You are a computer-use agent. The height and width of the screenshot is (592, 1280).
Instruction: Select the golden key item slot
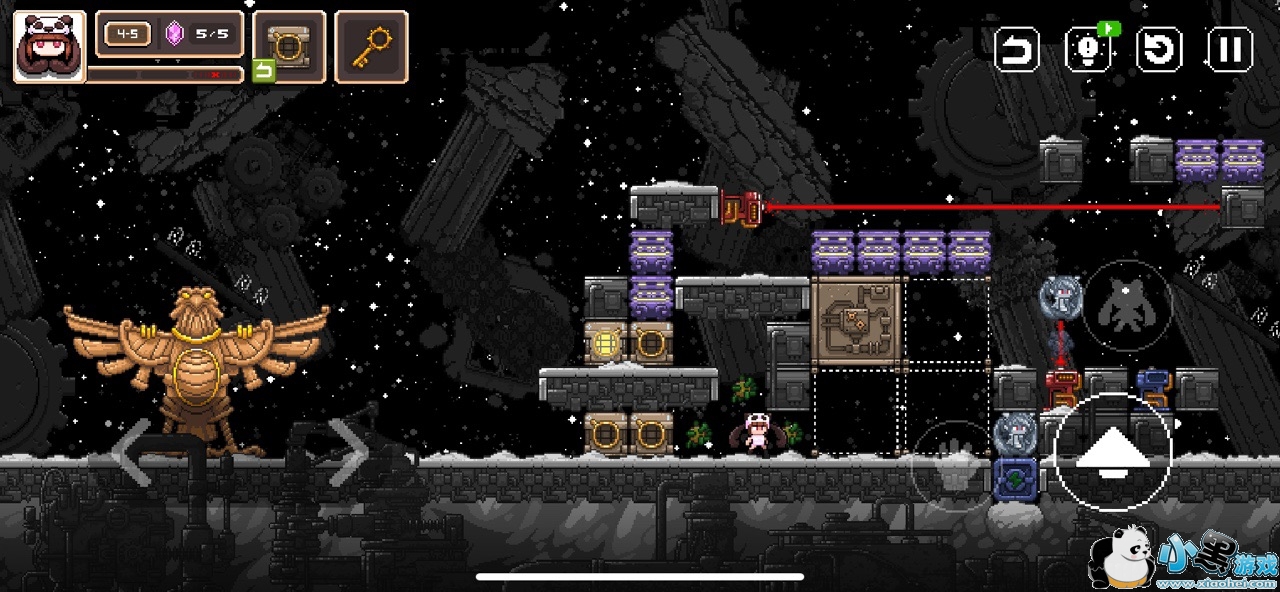tap(371, 46)
